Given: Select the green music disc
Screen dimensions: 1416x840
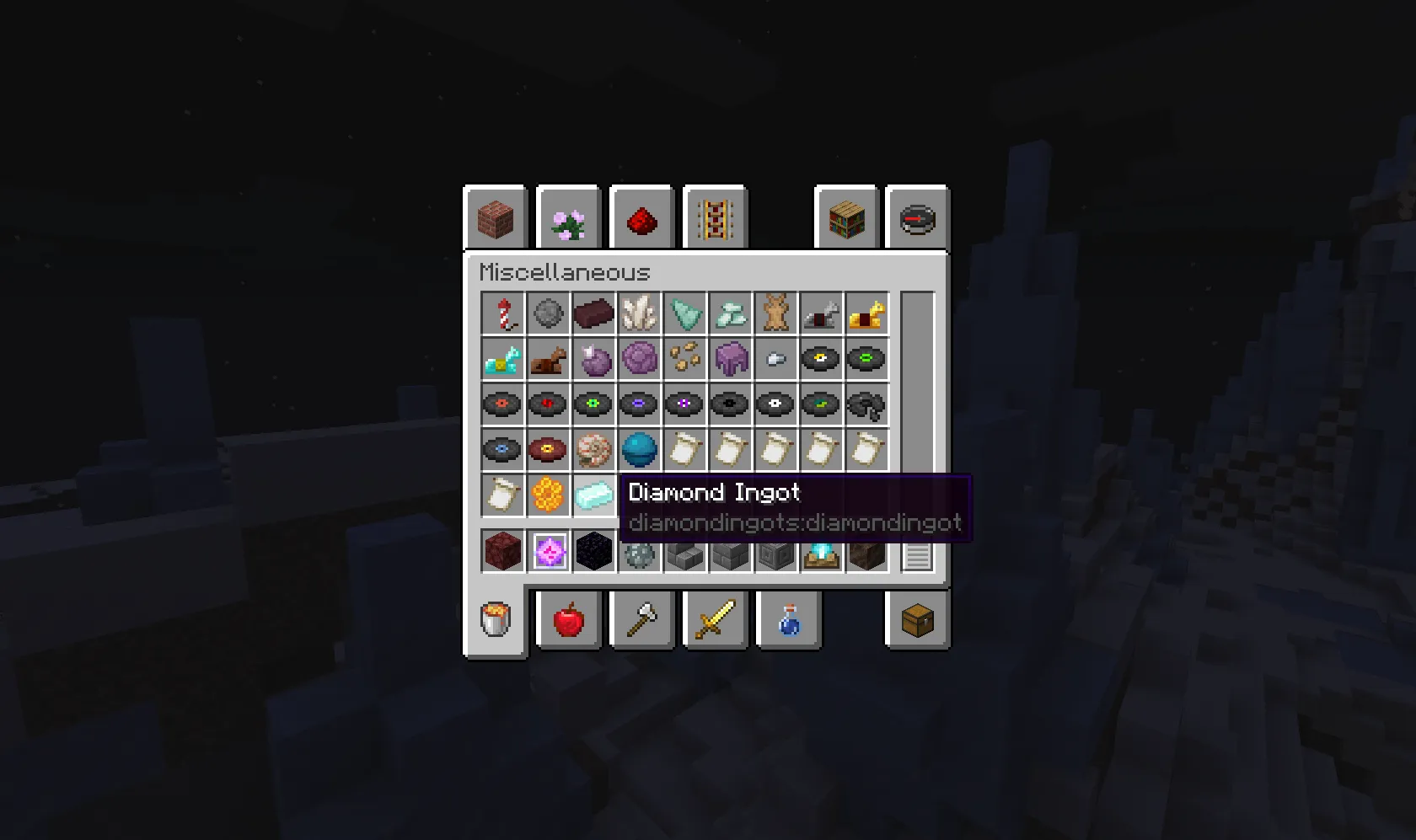Looking at the screenshot, I should [866, 359].
